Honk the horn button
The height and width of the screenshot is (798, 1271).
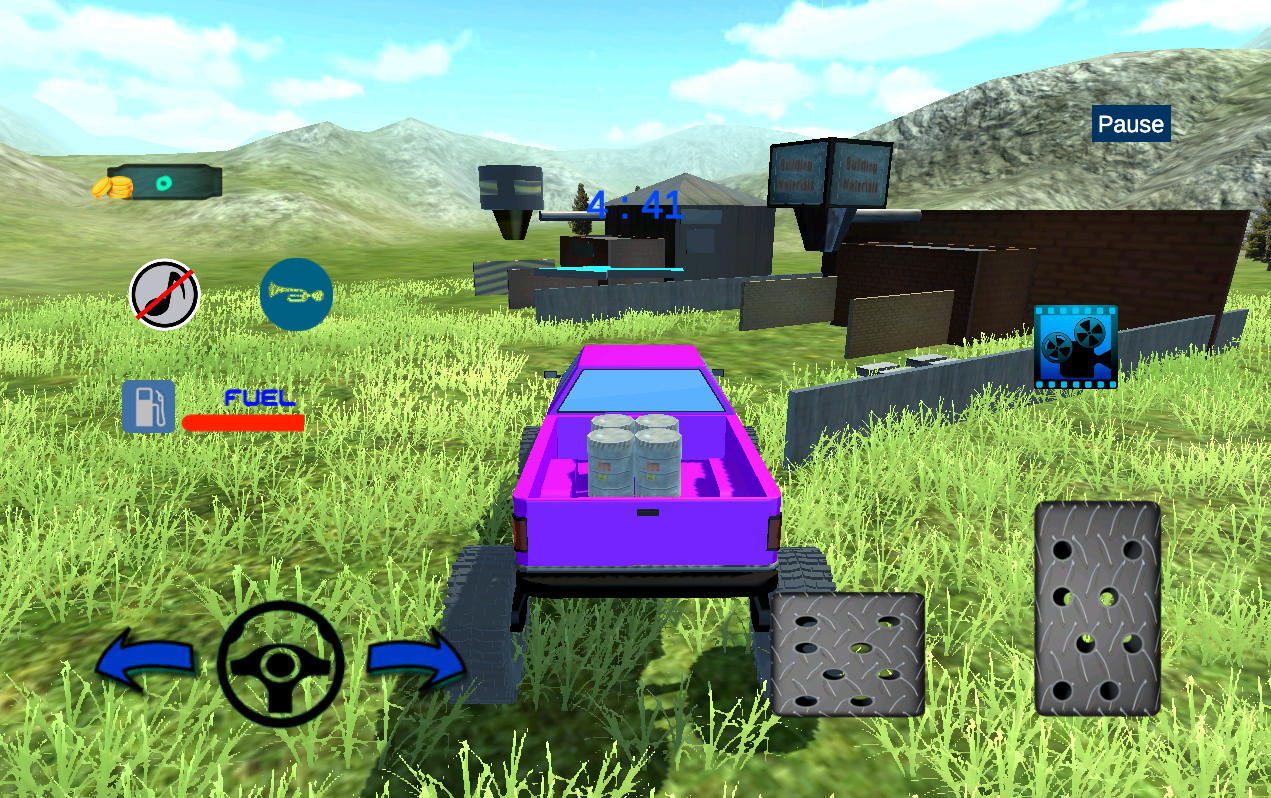[296, 295]
